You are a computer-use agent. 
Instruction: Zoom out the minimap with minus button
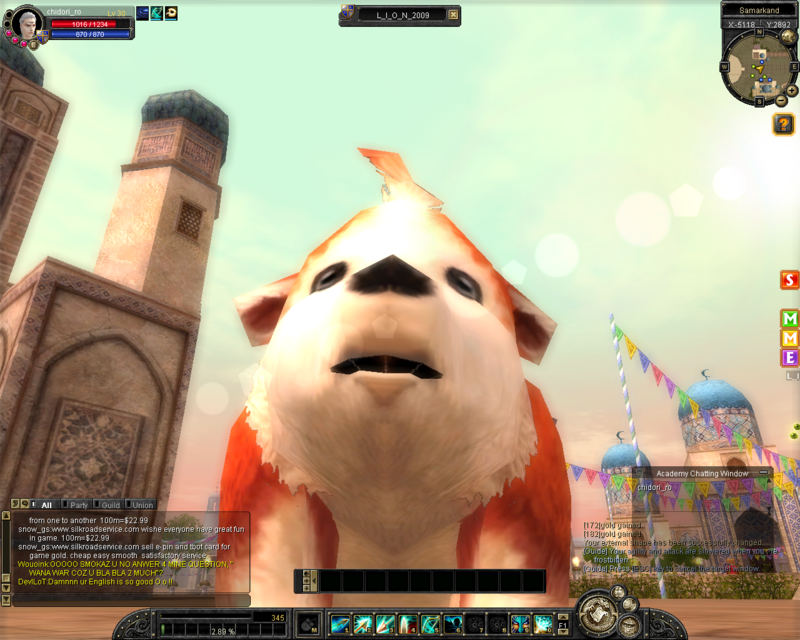[781, 101]
